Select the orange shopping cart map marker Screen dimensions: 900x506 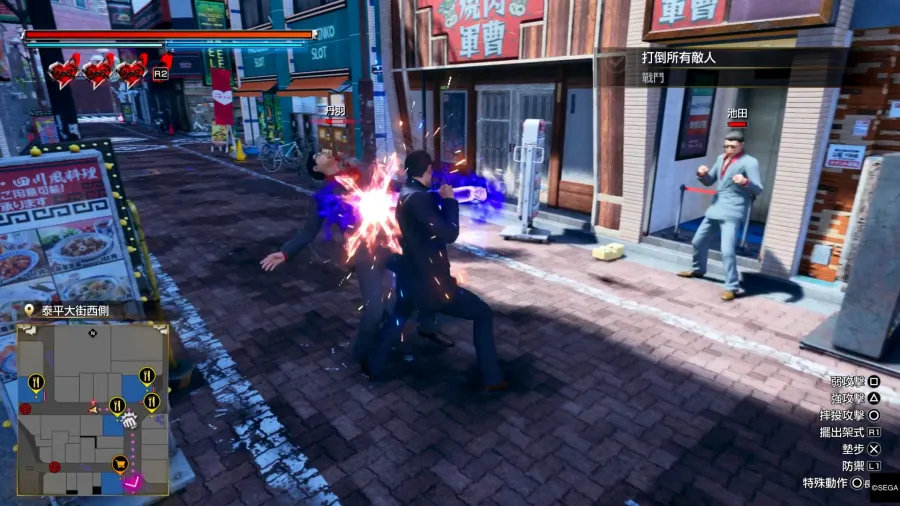(120, 463)
